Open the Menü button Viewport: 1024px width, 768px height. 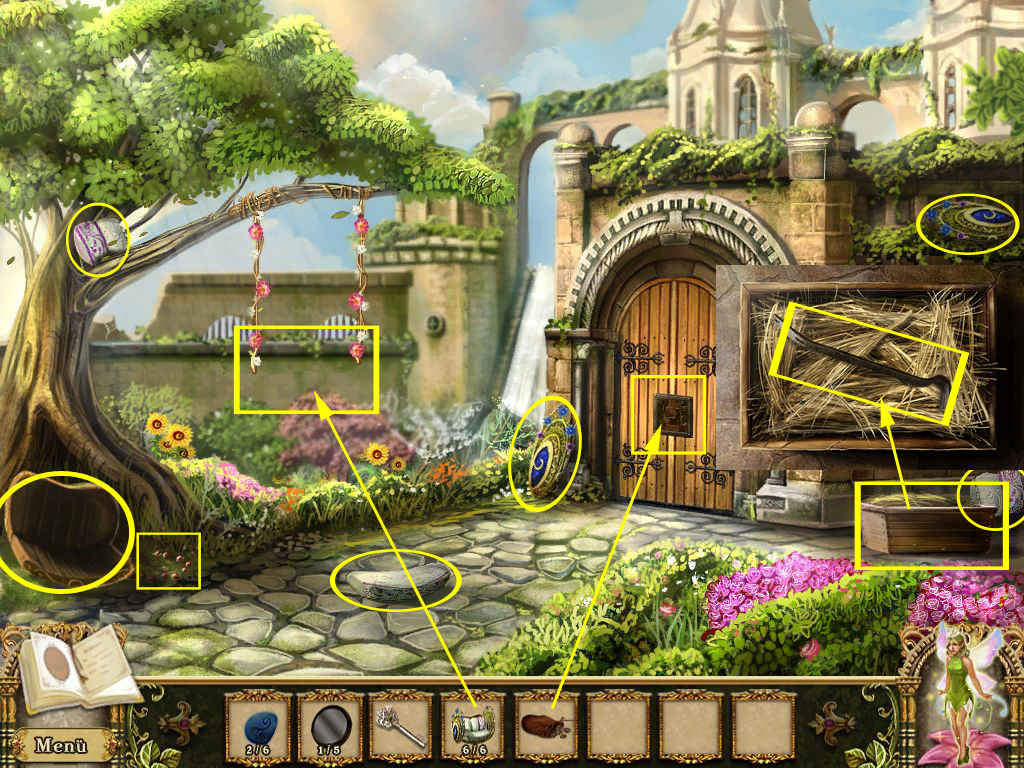62,745
